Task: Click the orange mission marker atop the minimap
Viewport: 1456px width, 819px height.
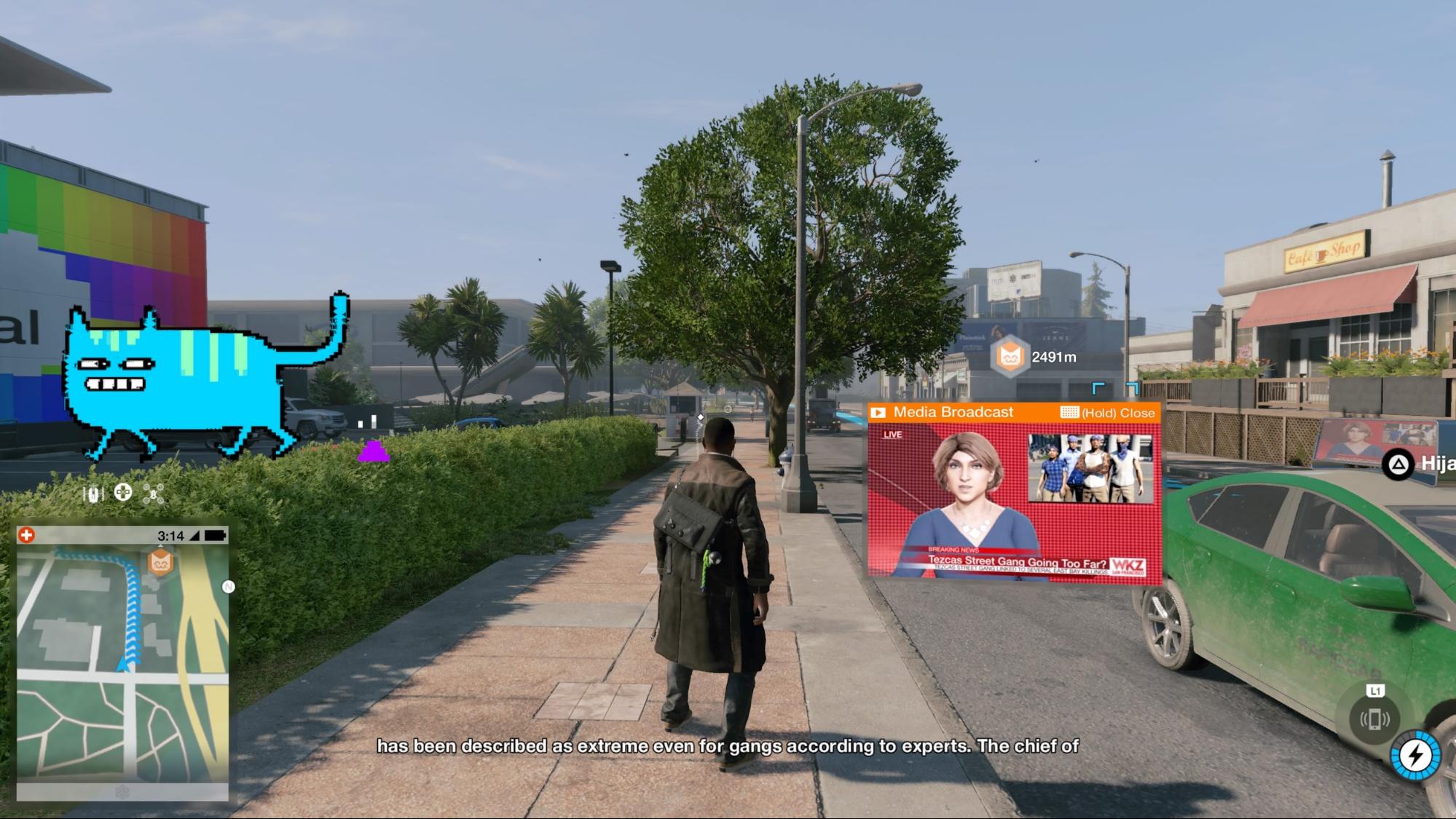Action: coord(160,561)
